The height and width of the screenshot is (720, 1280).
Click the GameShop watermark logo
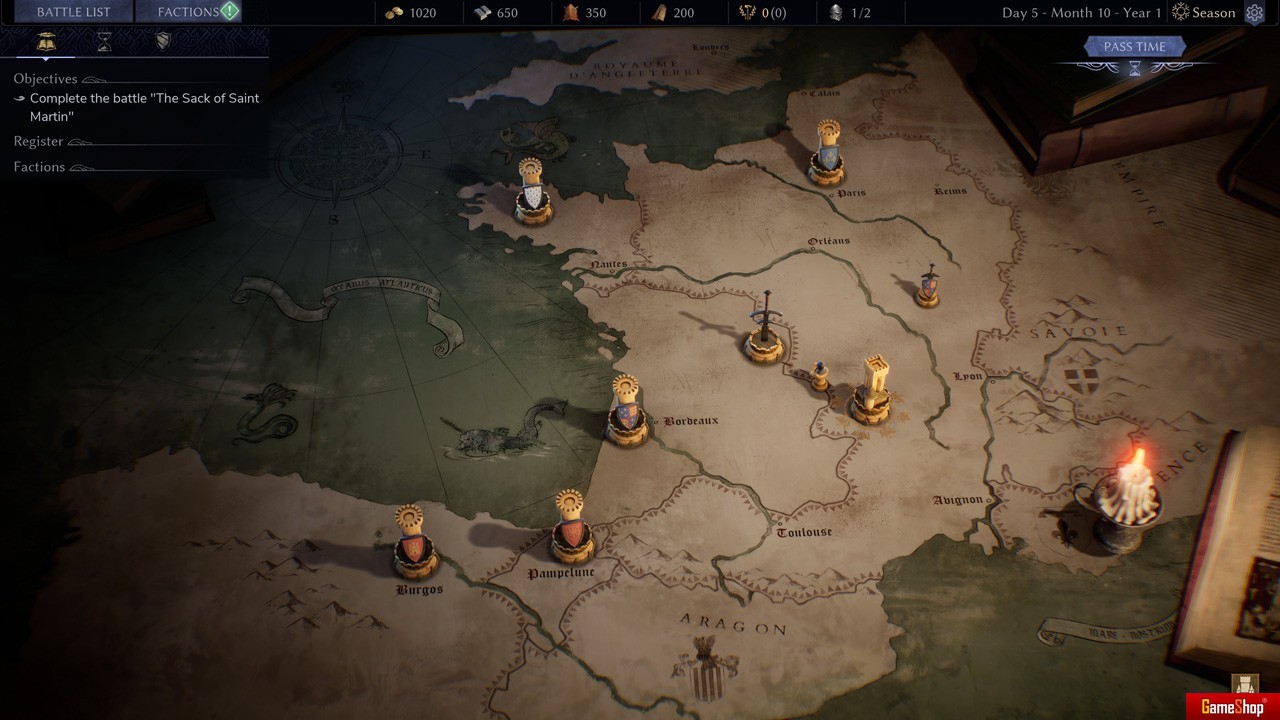point(1232,707)
